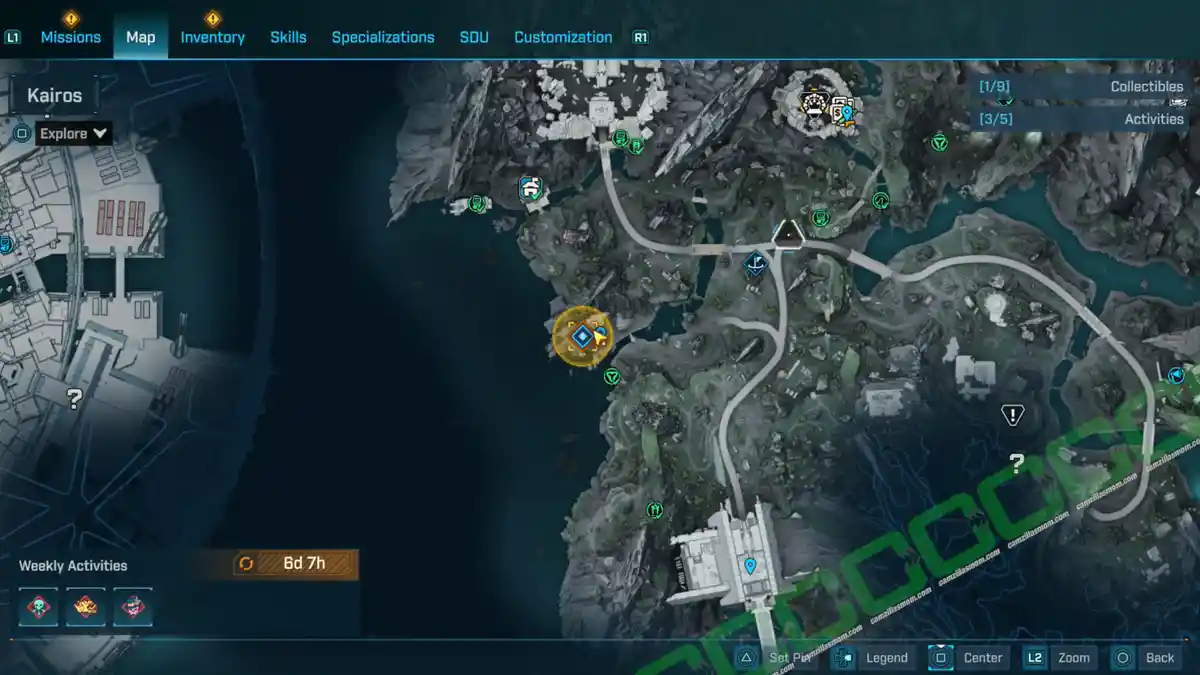Image resolution: width=1200 pixels, height=675 pixels.
Task: Pick the top-hat skull weekly activity
Action: pyautogui.click(x=133, y=607)
